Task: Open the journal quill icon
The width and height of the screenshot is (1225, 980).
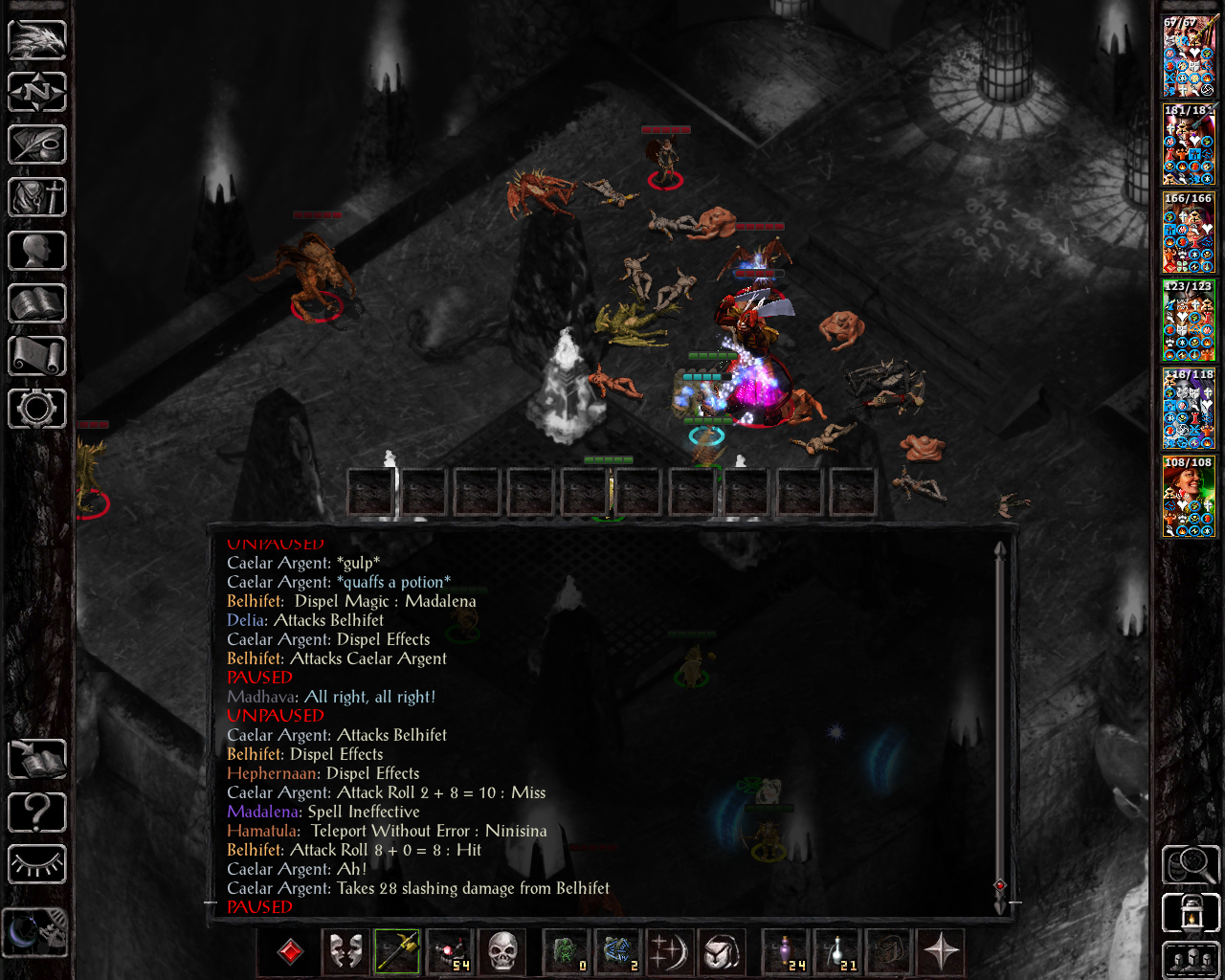Action: coord(37,145)
